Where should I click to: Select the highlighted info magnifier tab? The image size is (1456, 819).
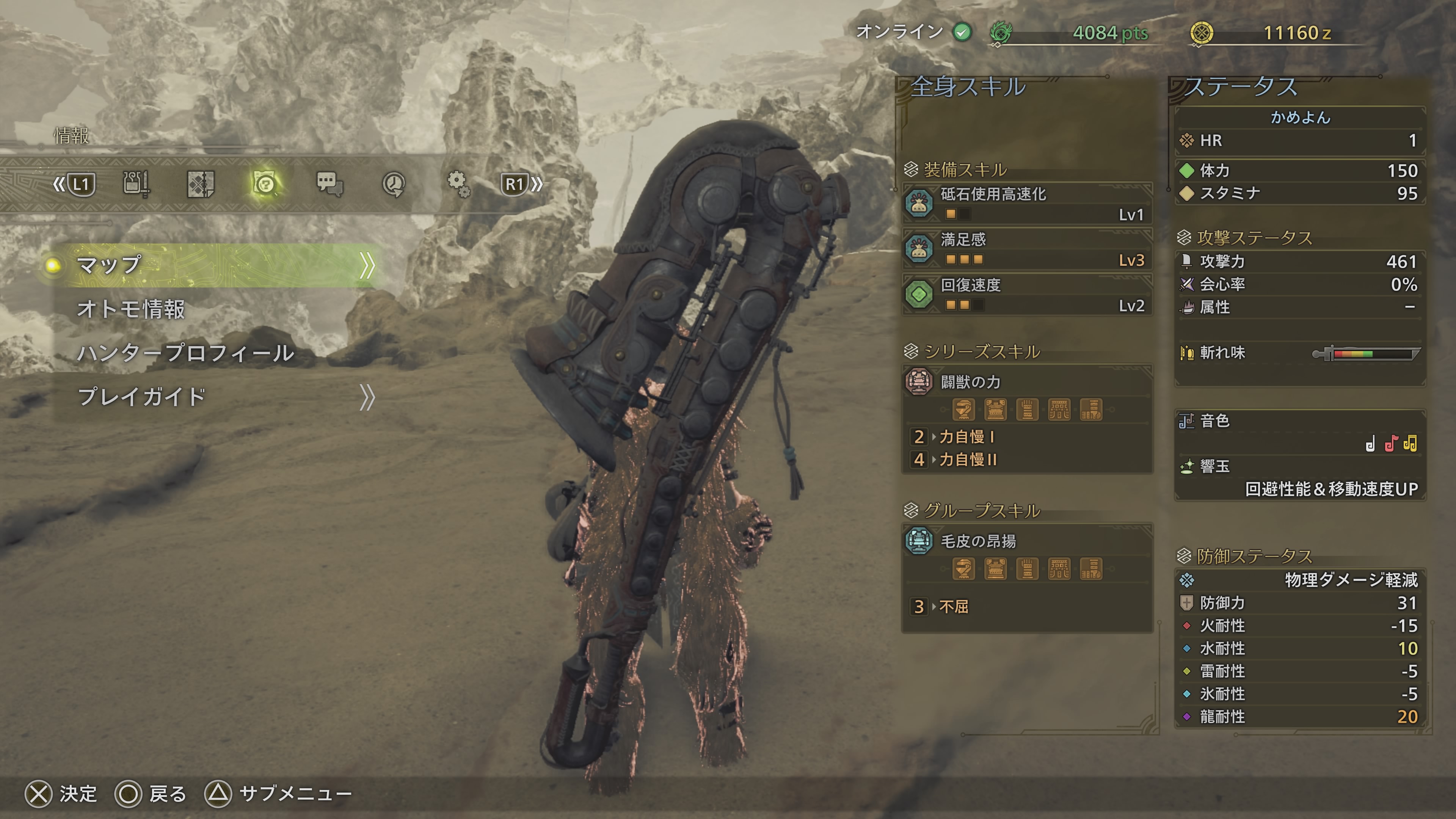coord(265,184)
